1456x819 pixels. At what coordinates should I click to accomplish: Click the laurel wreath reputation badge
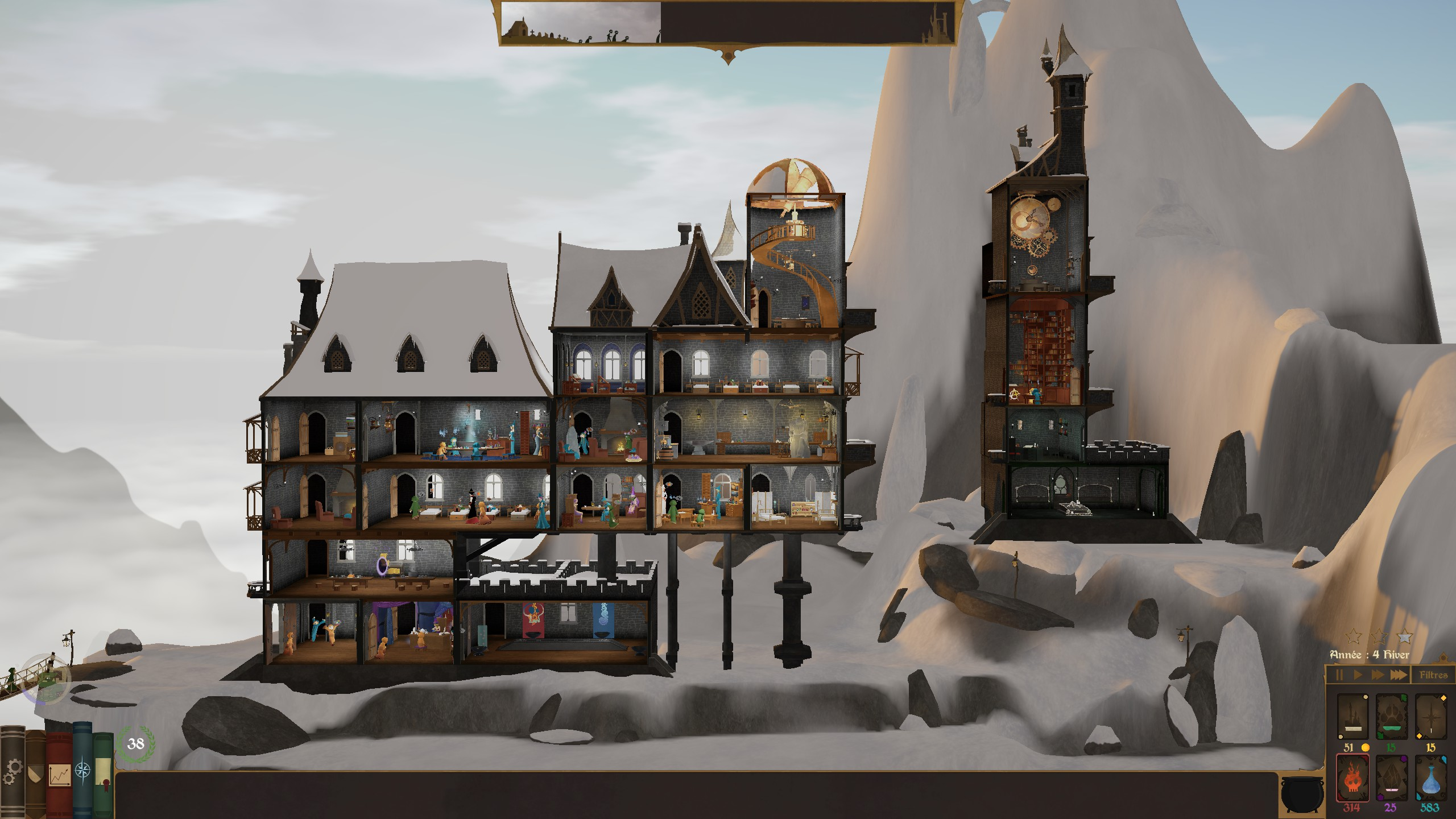pos(135,744)
